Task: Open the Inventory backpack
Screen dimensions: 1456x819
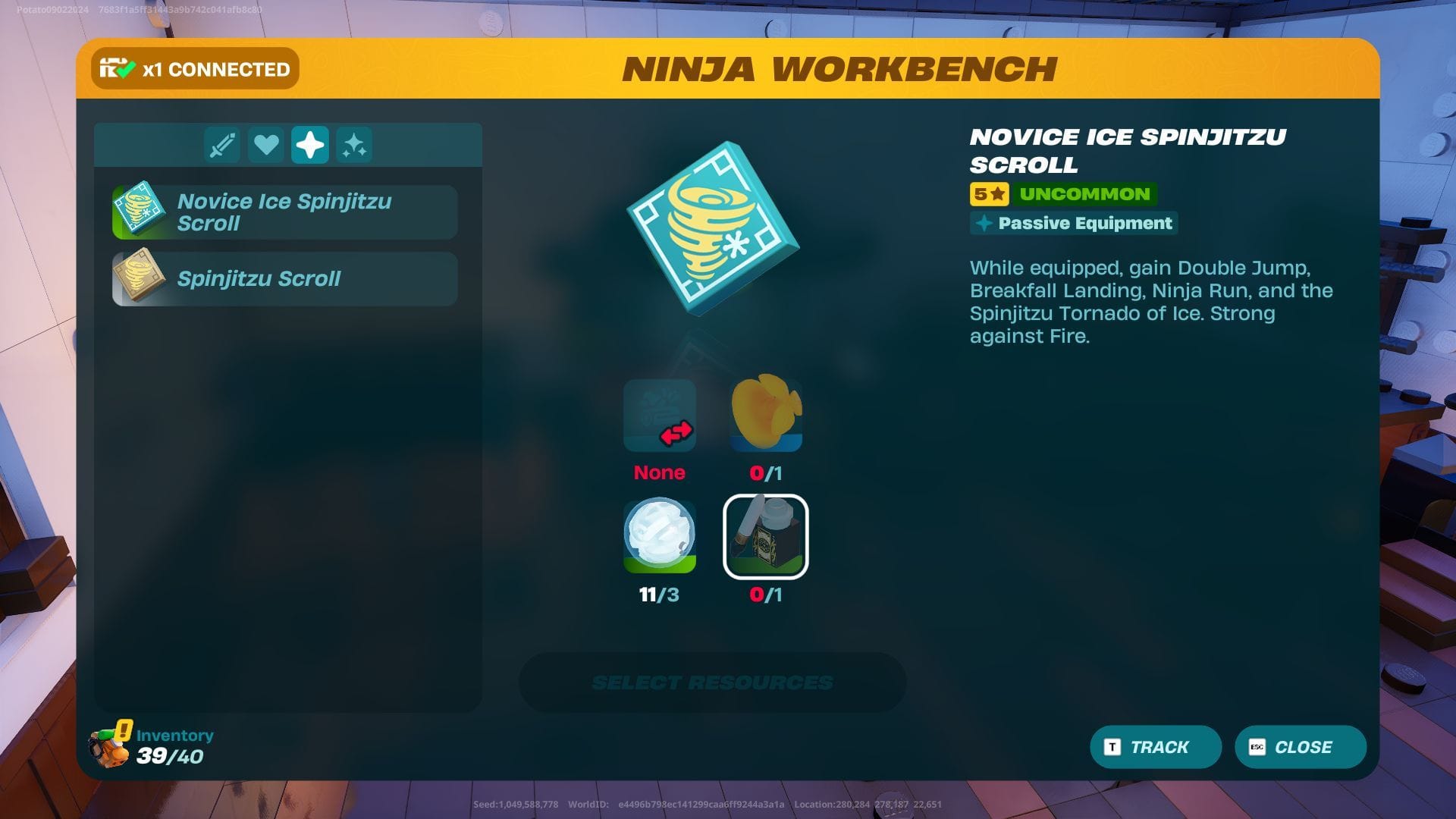Action: [x=111, y=746]
